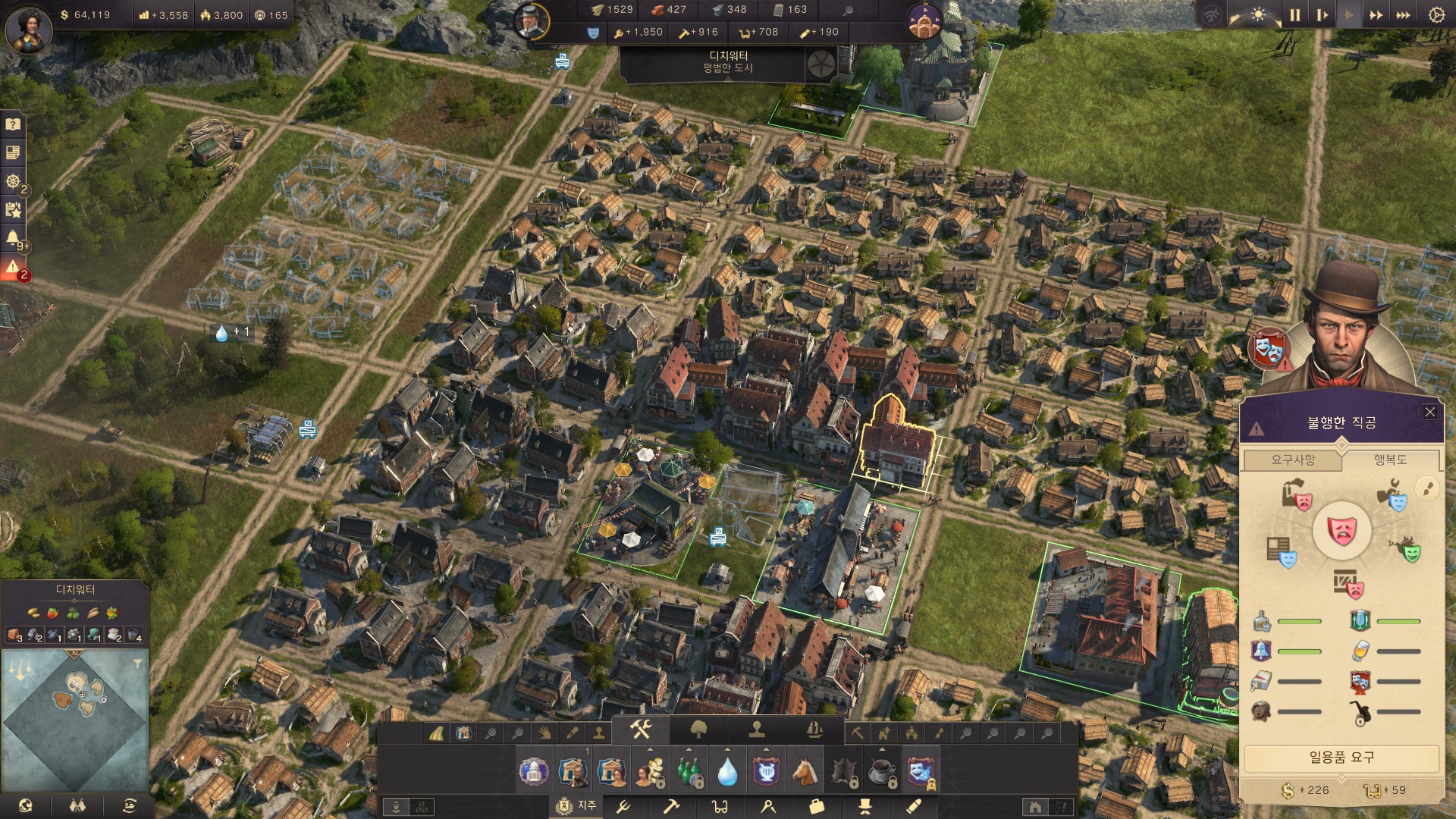Set game speed to fast forward (double arrow)
1456x819 pixels.
tap(1376, 15)
